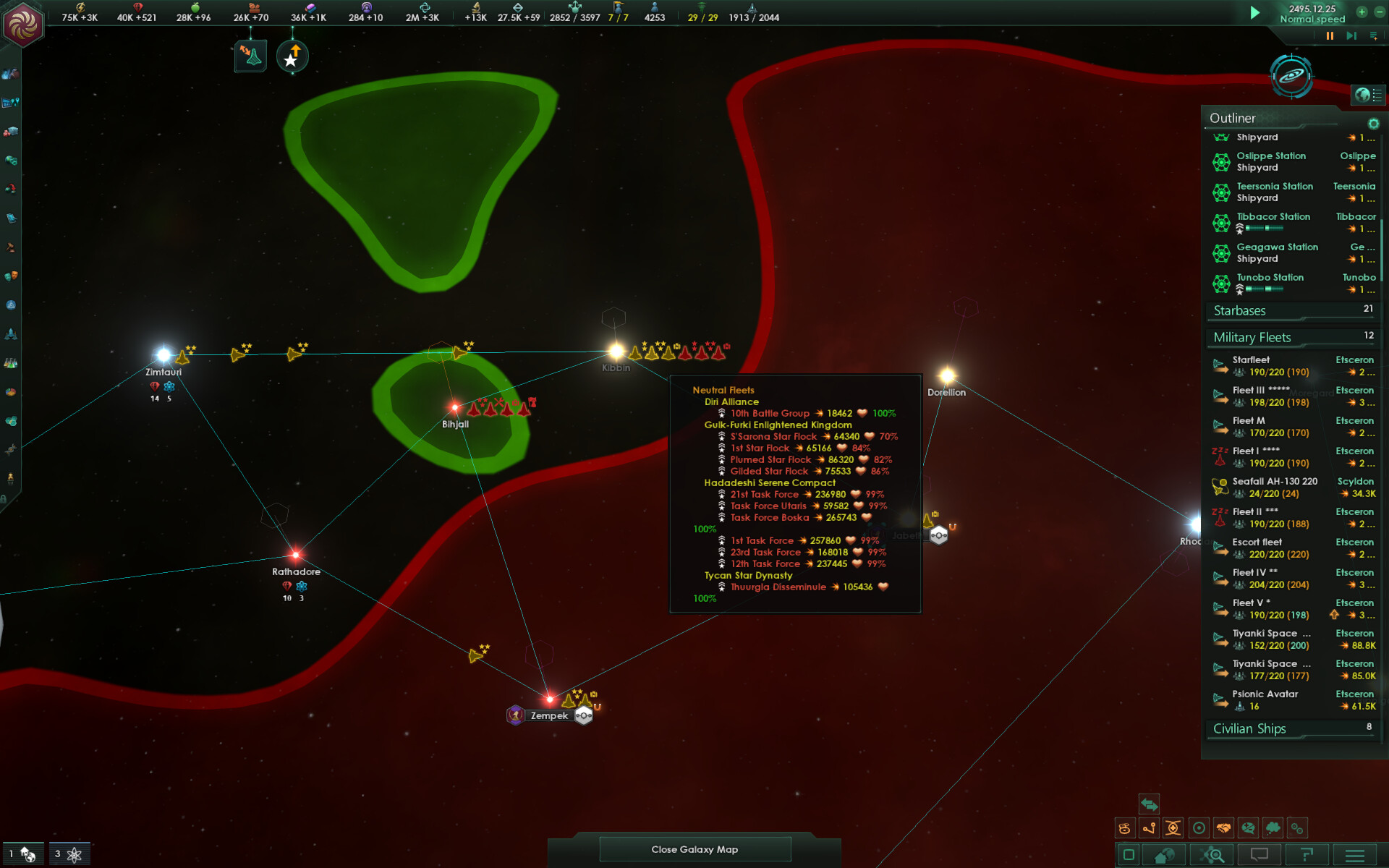This screenshot has width=1389, height=868.
Task: Pause the game with the pause control
Action: tap(1330, 35)
